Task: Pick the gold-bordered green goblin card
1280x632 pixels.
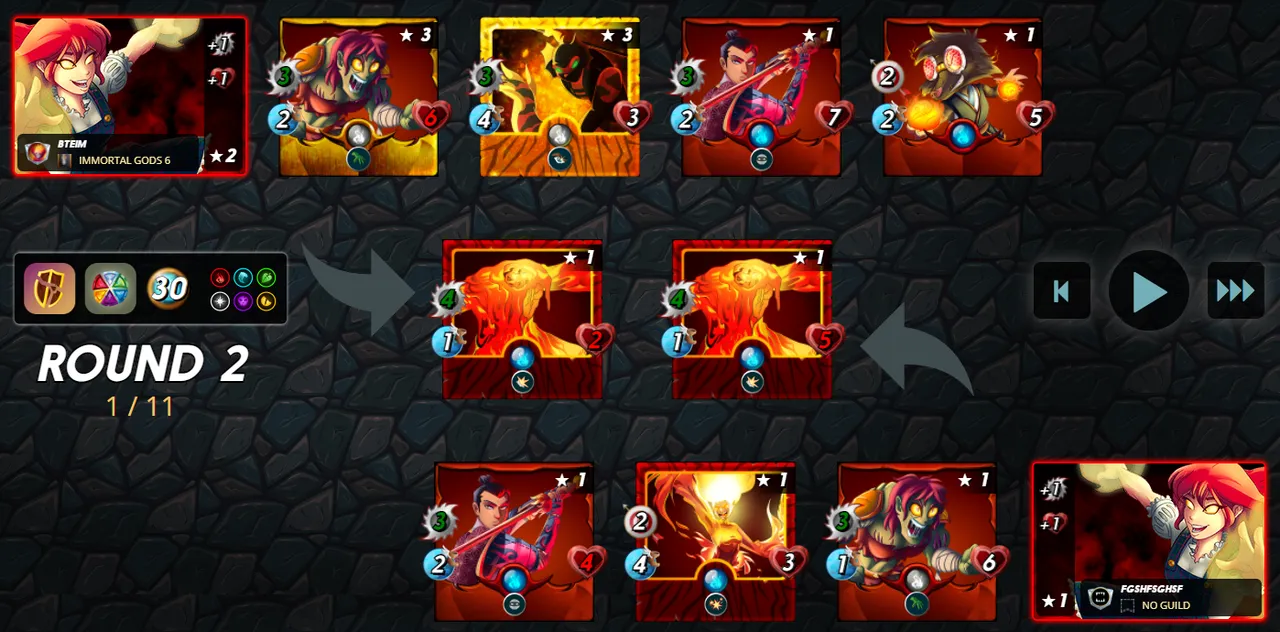Action: coord(358,97)
